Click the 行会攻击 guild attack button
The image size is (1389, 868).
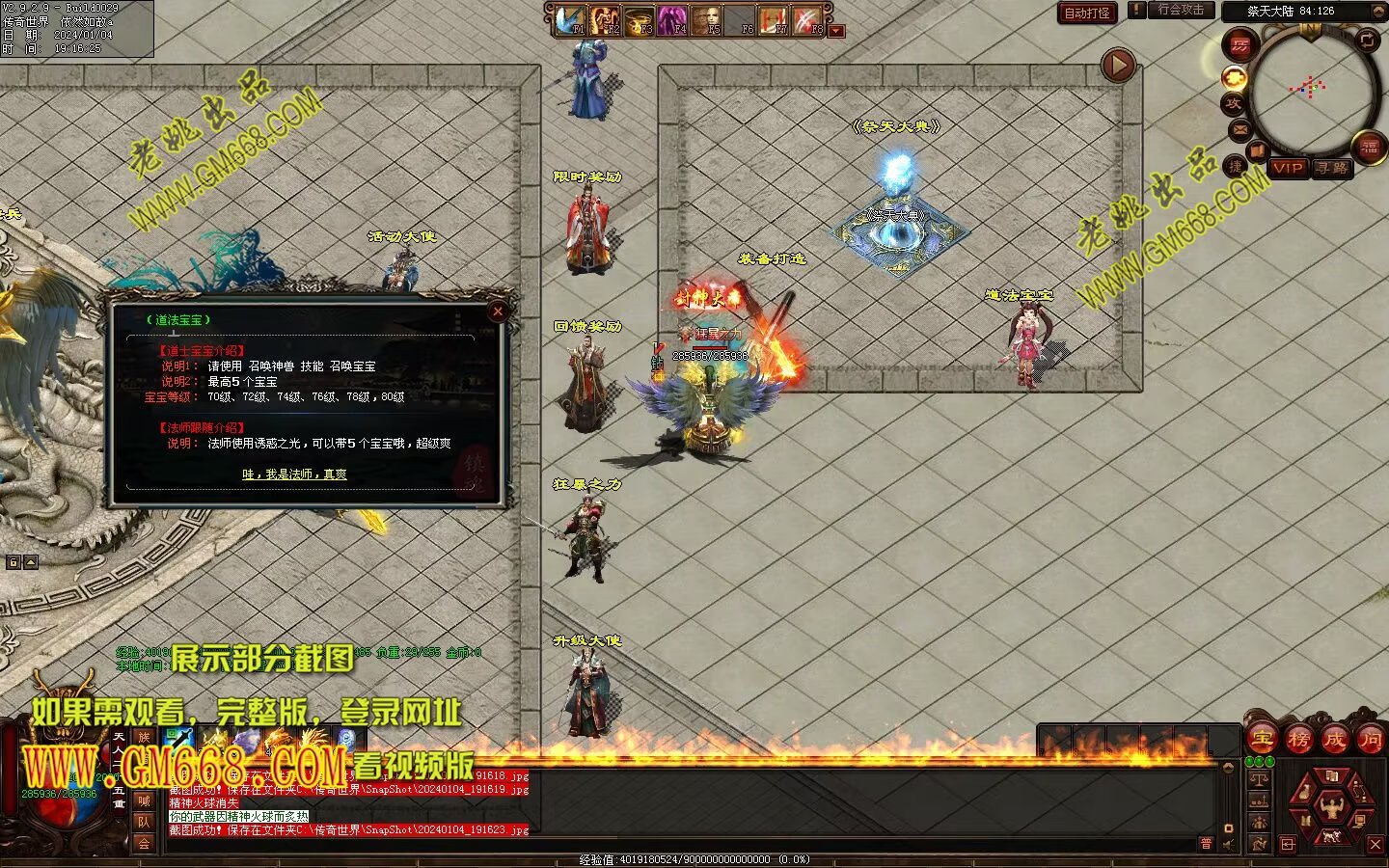(1181, 10)
